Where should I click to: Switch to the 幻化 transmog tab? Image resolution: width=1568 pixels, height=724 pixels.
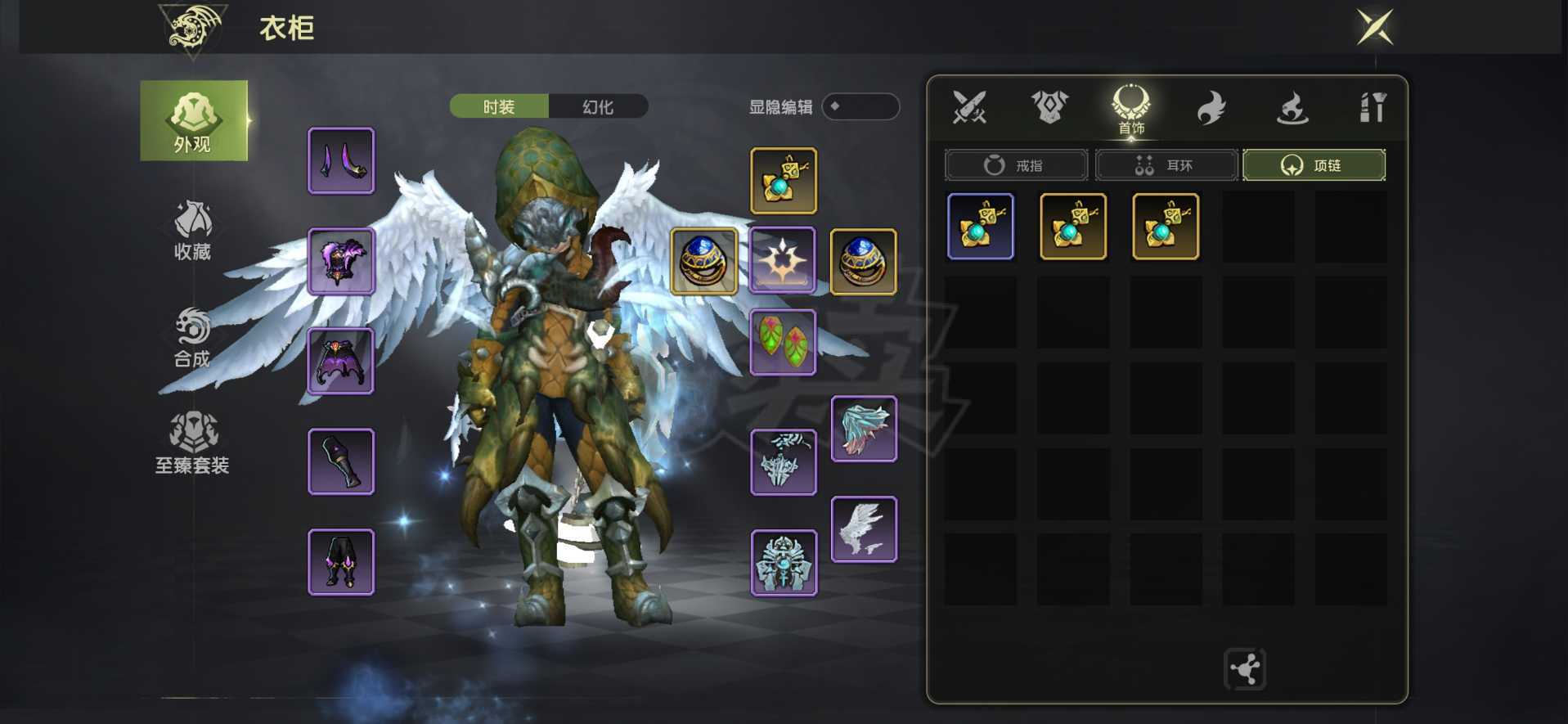pyautogui.click(x=598, y=106)
